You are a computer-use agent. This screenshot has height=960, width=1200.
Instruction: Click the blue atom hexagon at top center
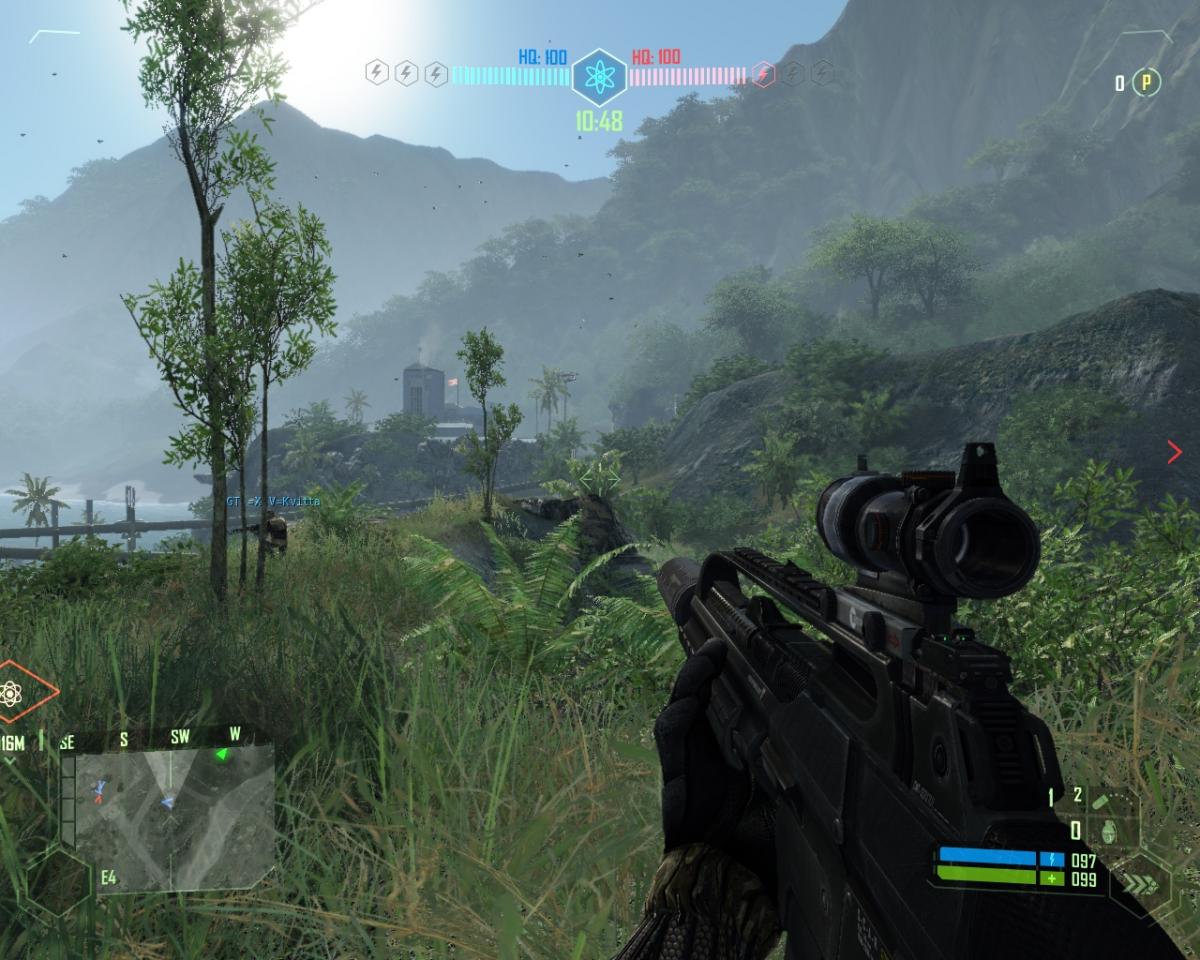pyautogui.click(x=599, y=77)
